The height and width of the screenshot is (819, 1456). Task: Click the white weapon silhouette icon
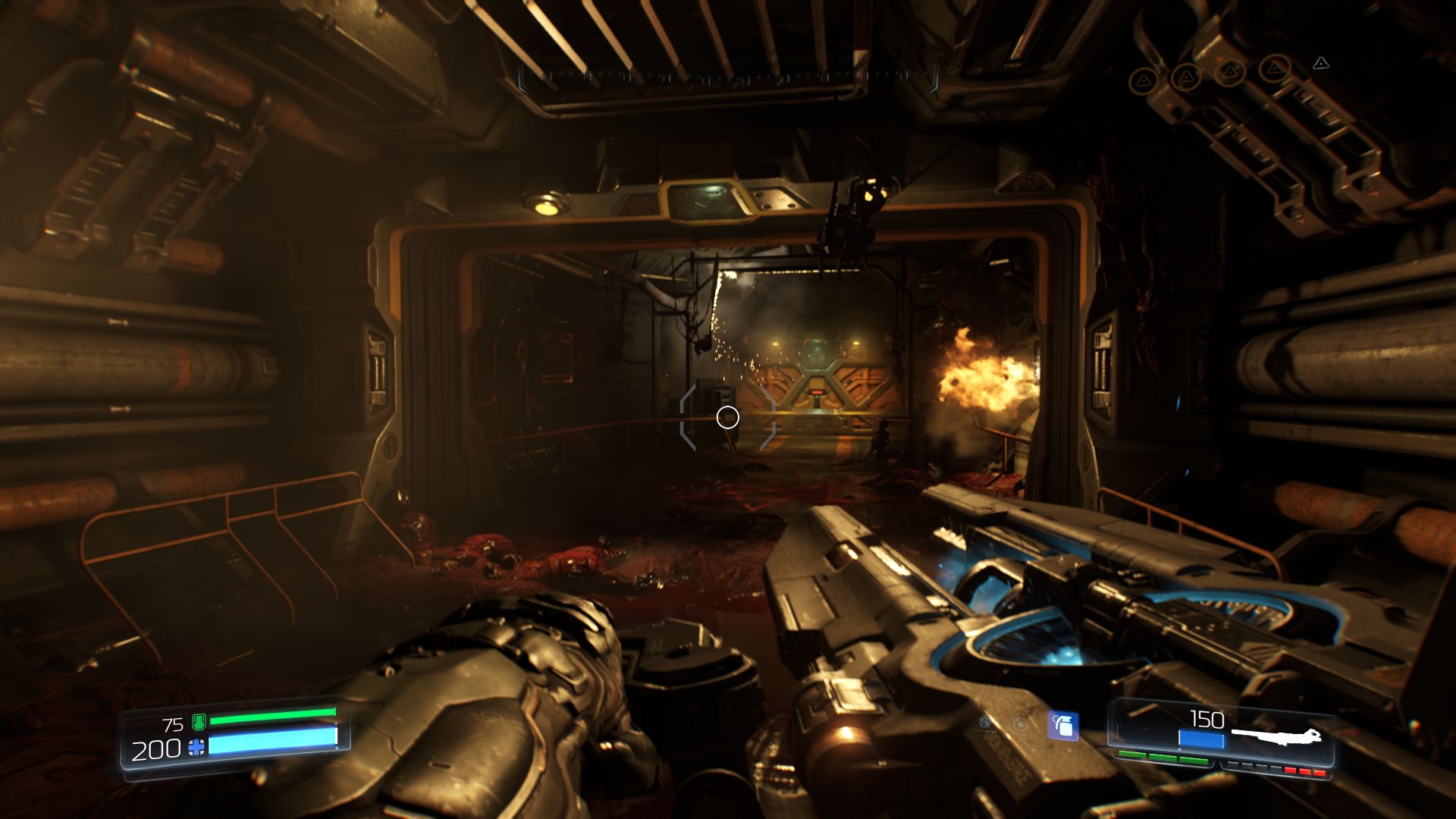[1276, 736]
